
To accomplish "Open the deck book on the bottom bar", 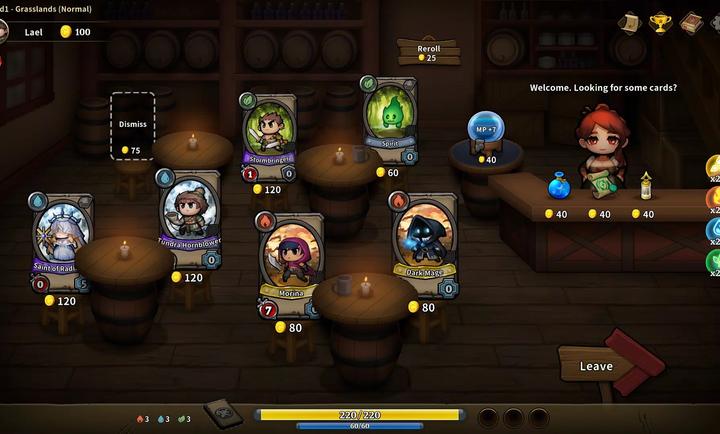I will 220,413.
